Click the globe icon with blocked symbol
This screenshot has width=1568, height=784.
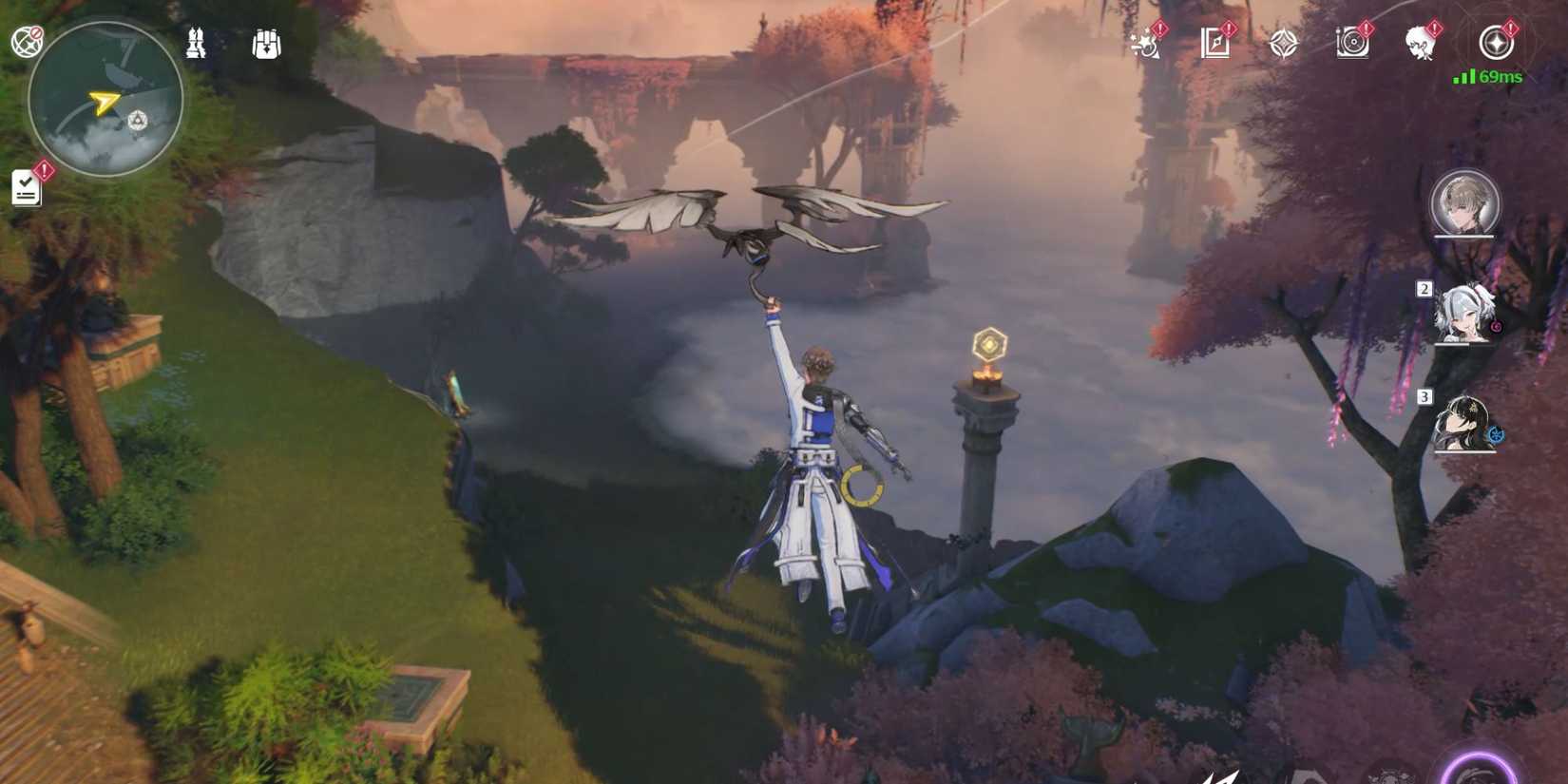(x=27, y=40)
